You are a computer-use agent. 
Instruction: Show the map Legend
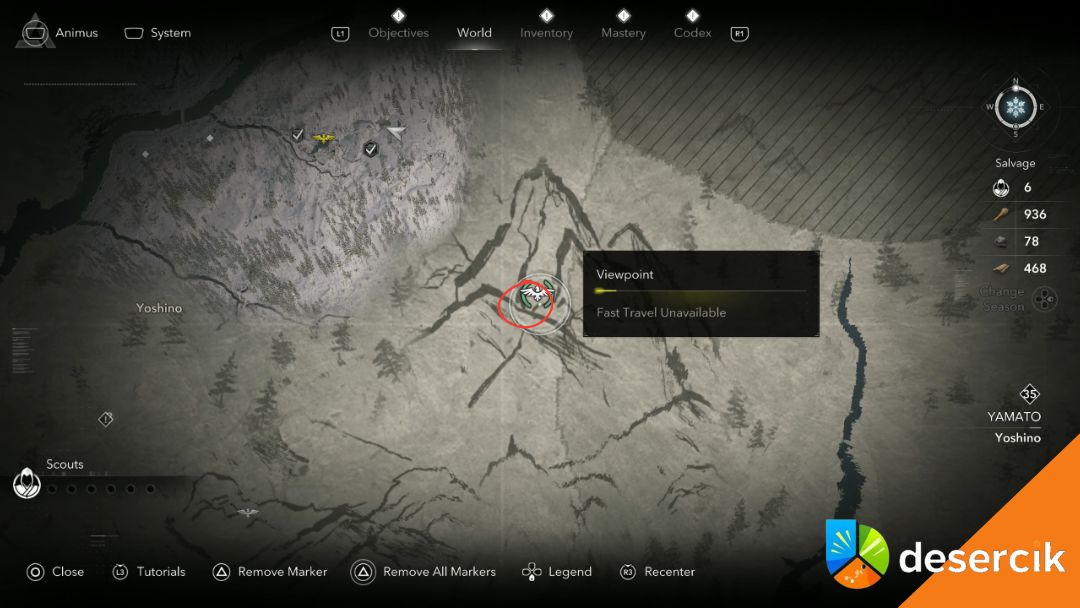(x=557, y=572)
